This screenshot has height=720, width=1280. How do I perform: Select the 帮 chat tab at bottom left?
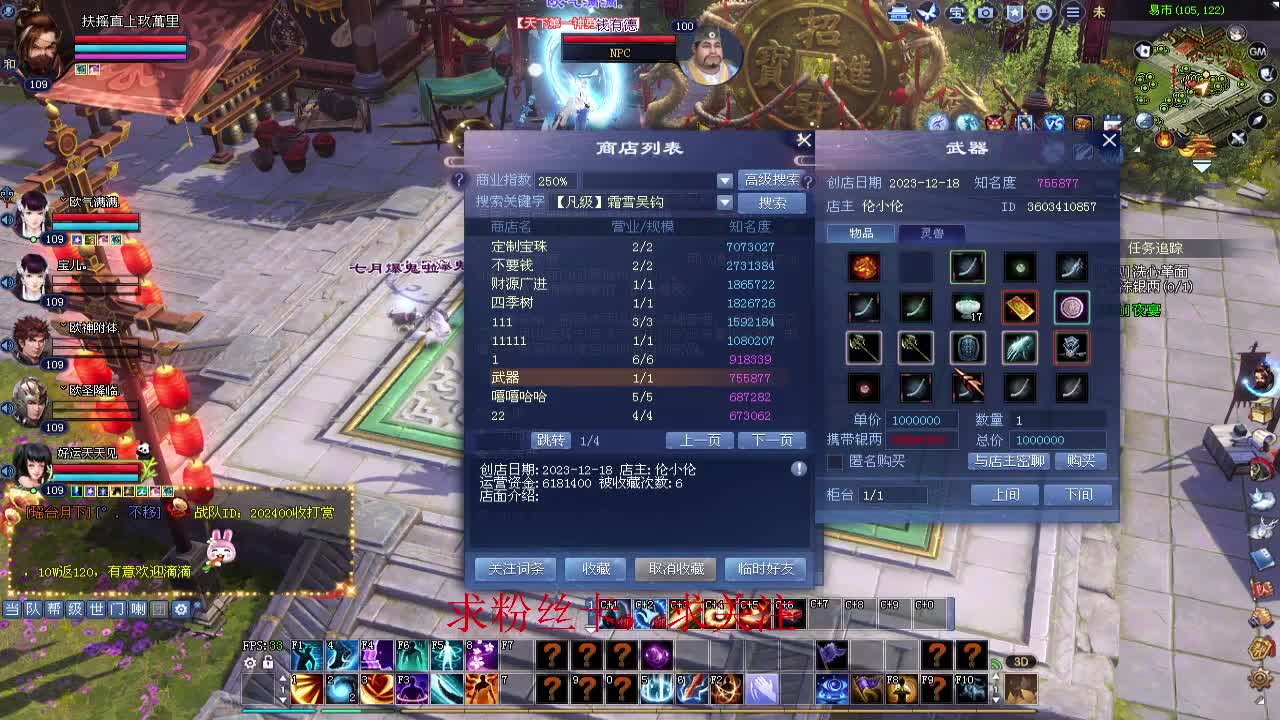(53, 608)
